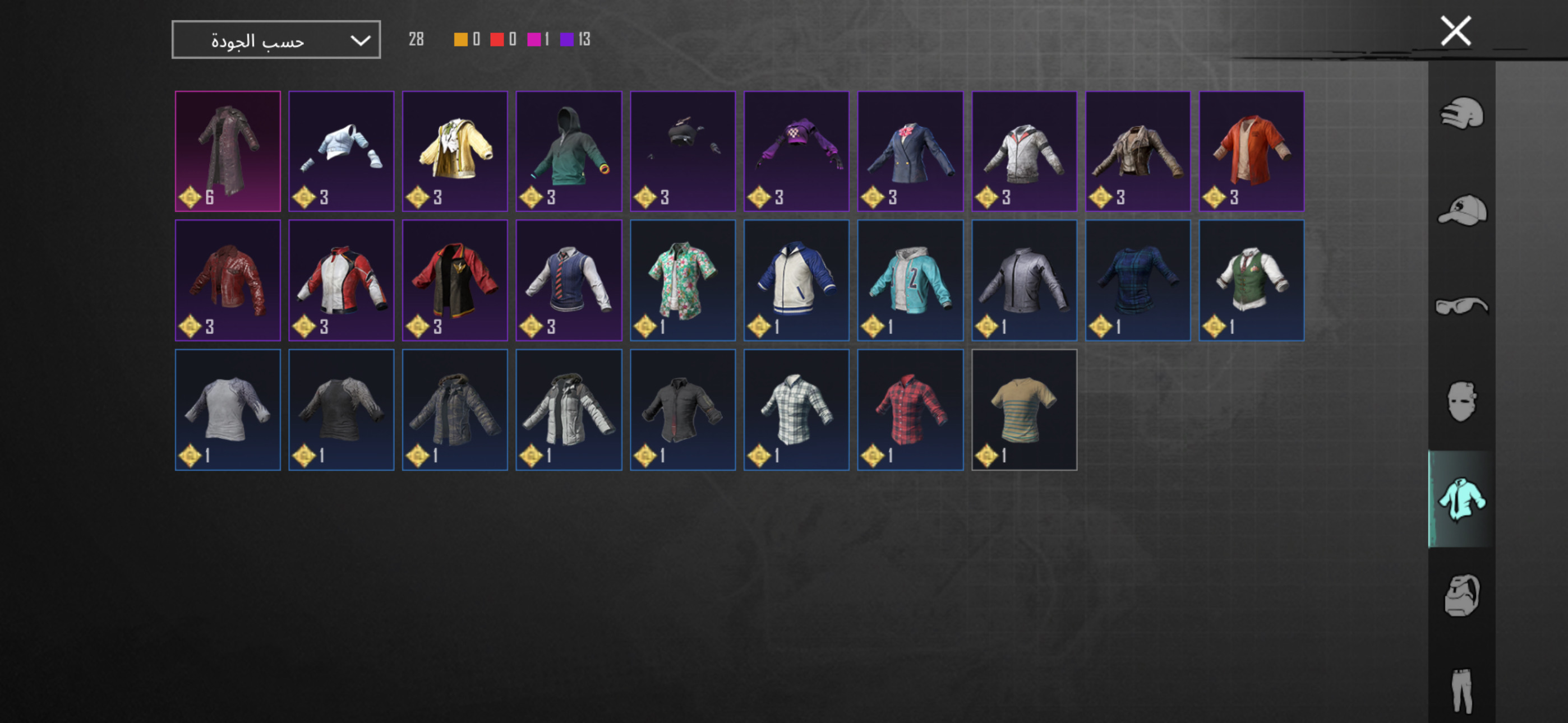Pick the red plaid shirt
The image size is (1568, 723).
click(x=910, y=409)
